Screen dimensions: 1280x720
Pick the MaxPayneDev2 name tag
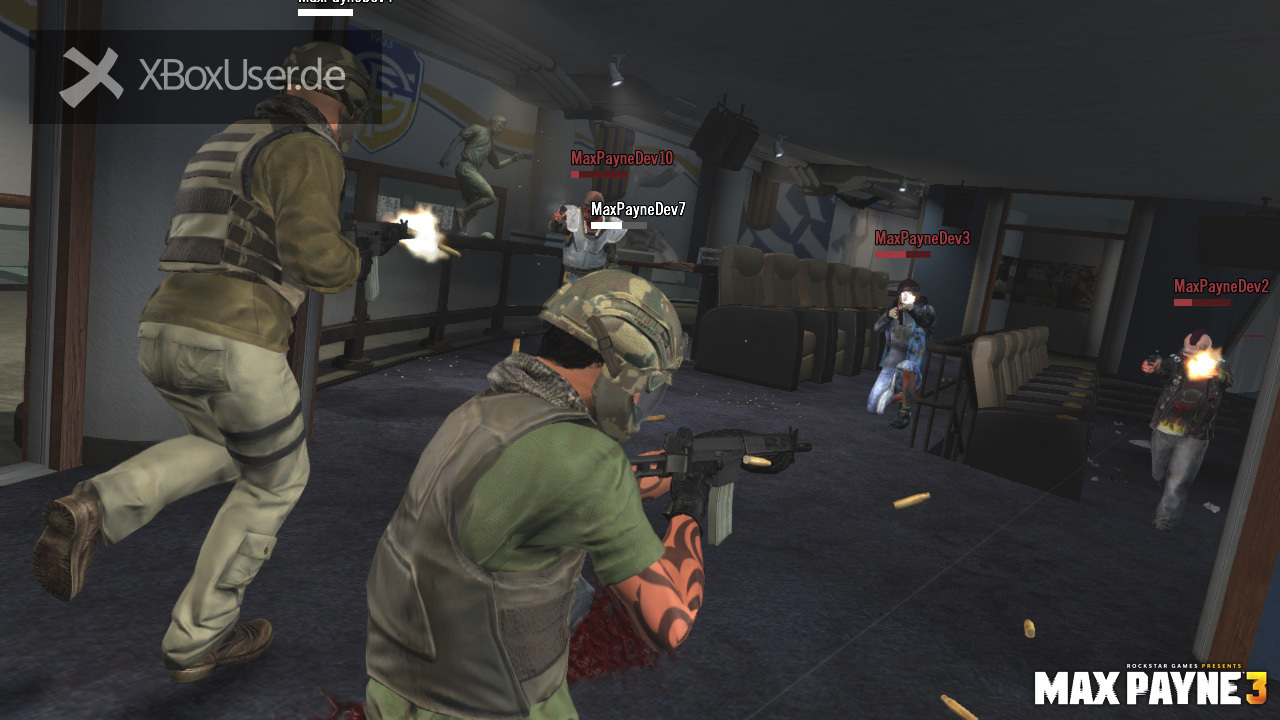click(1221, 286)
